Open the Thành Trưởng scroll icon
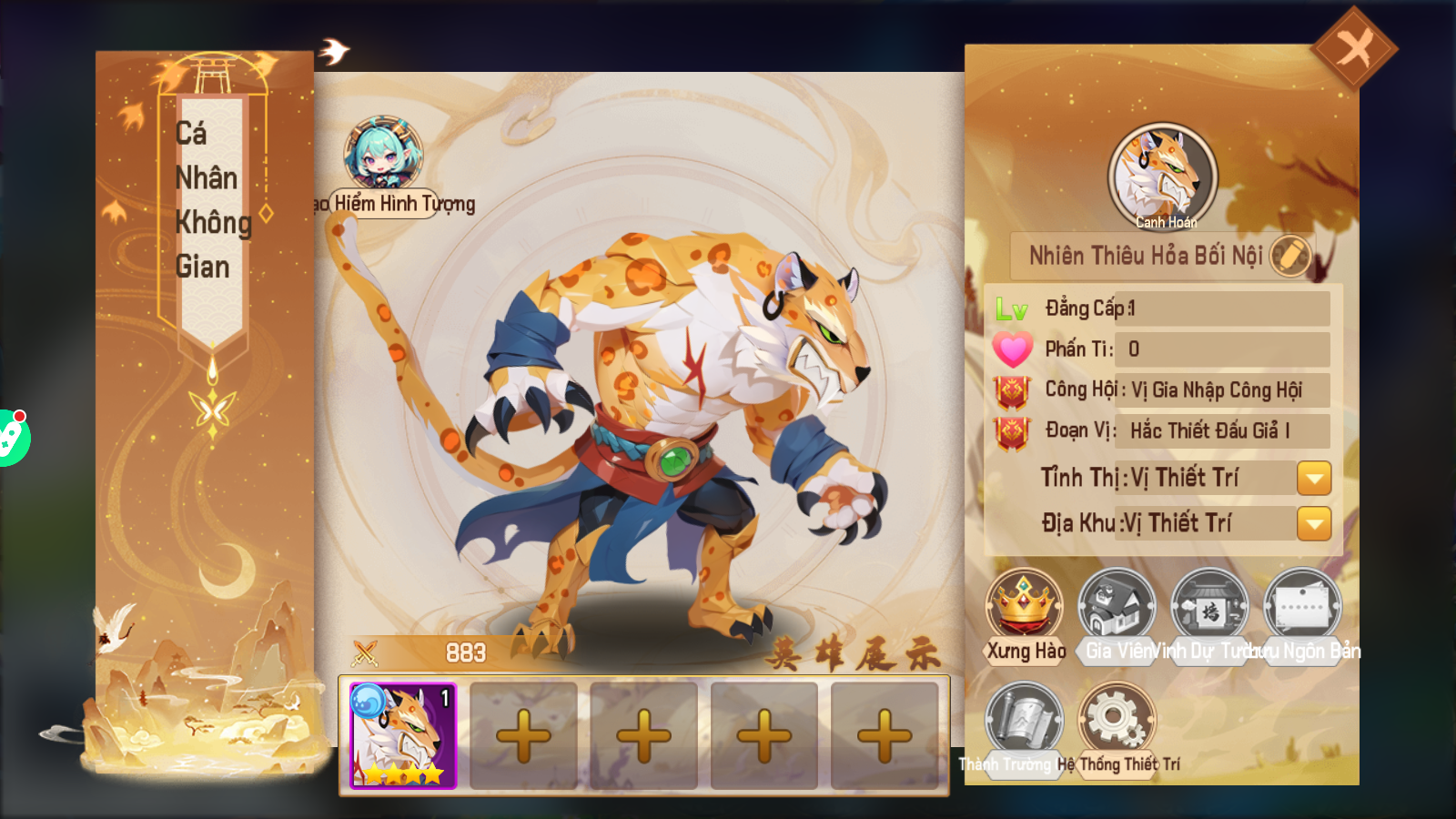 tap(1025, 719)
